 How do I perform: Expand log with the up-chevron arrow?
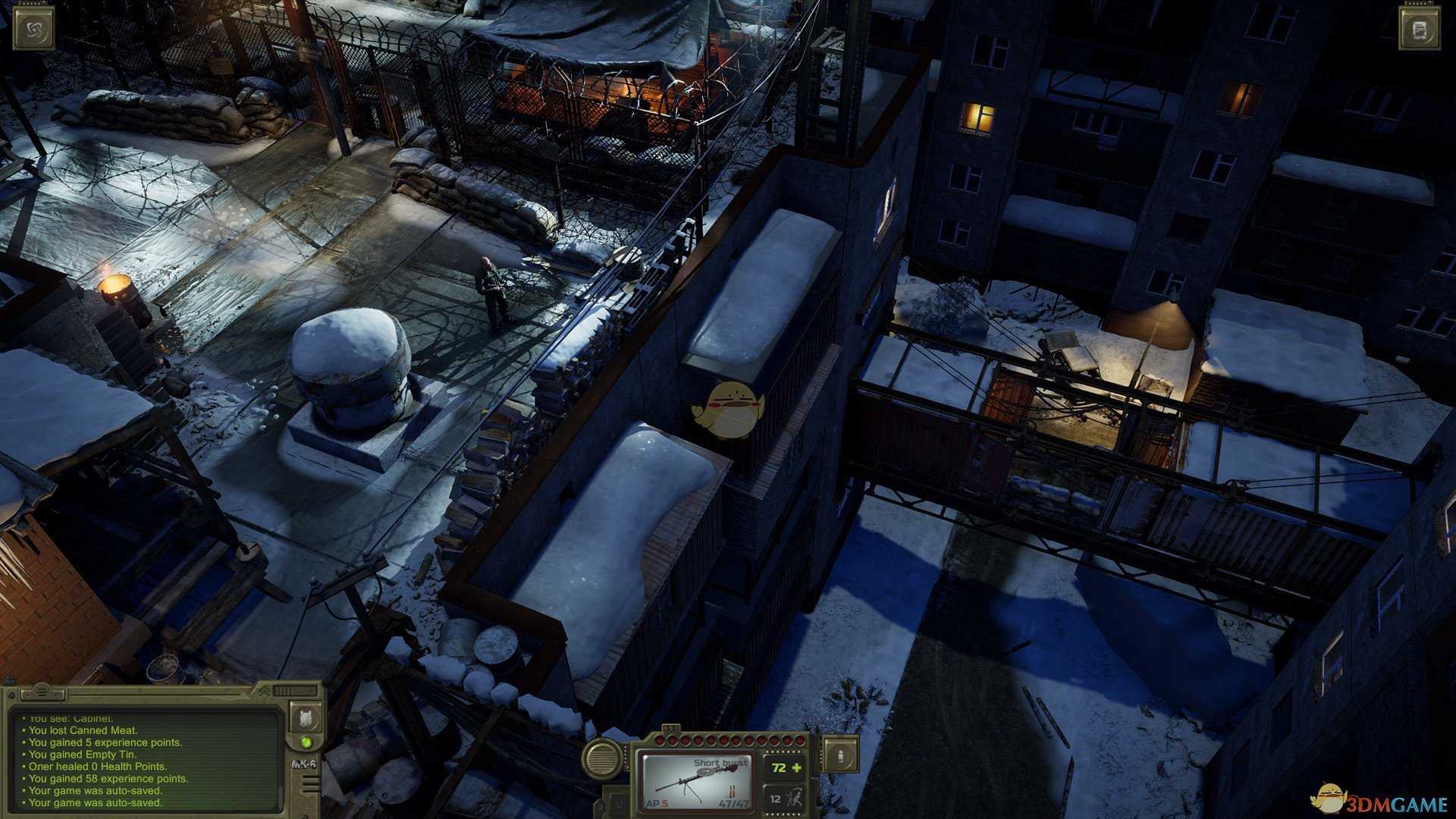pyautogui.click(x=263, y=691)
